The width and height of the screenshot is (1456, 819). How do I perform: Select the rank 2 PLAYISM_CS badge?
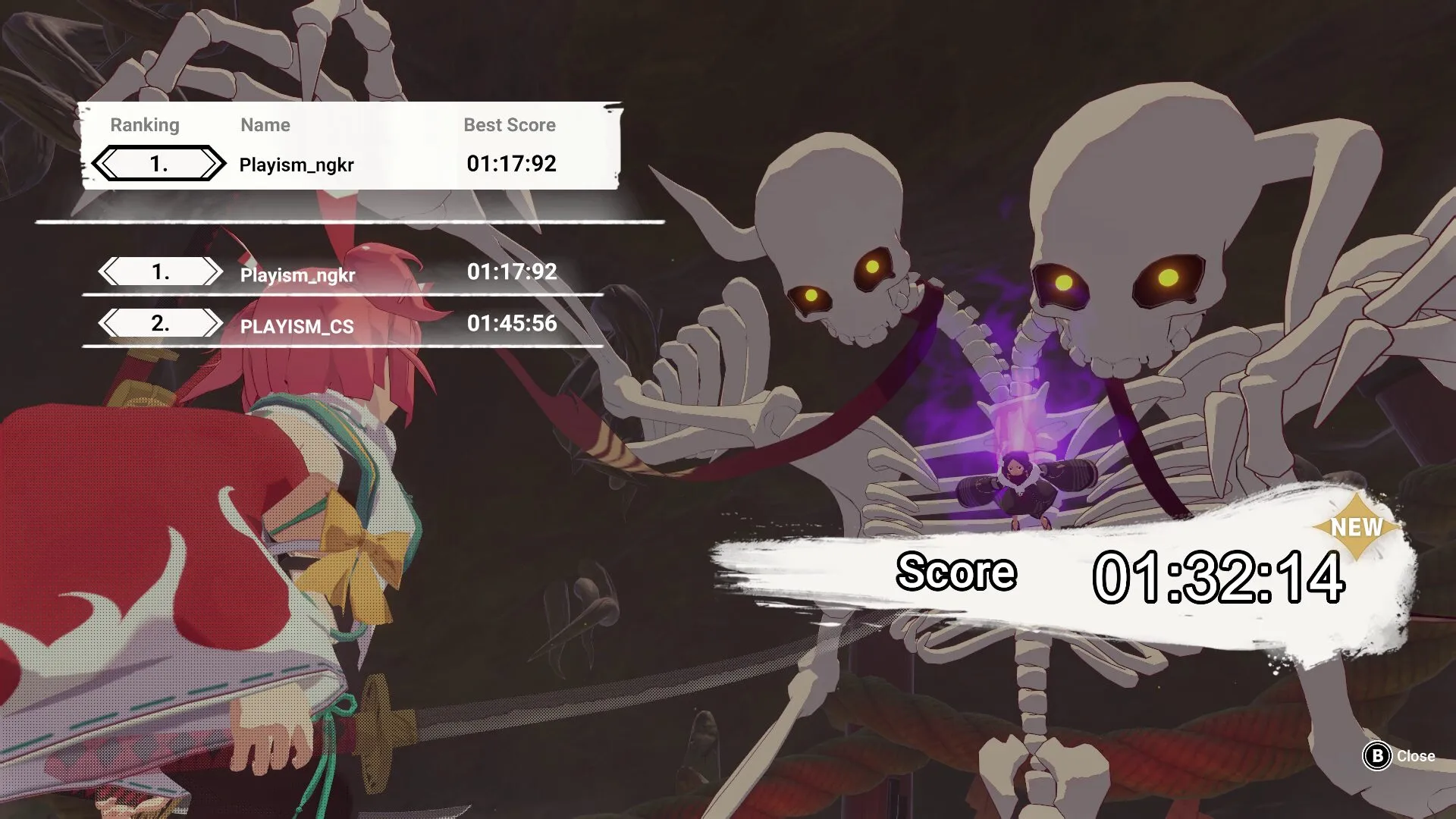coord(159,322)
